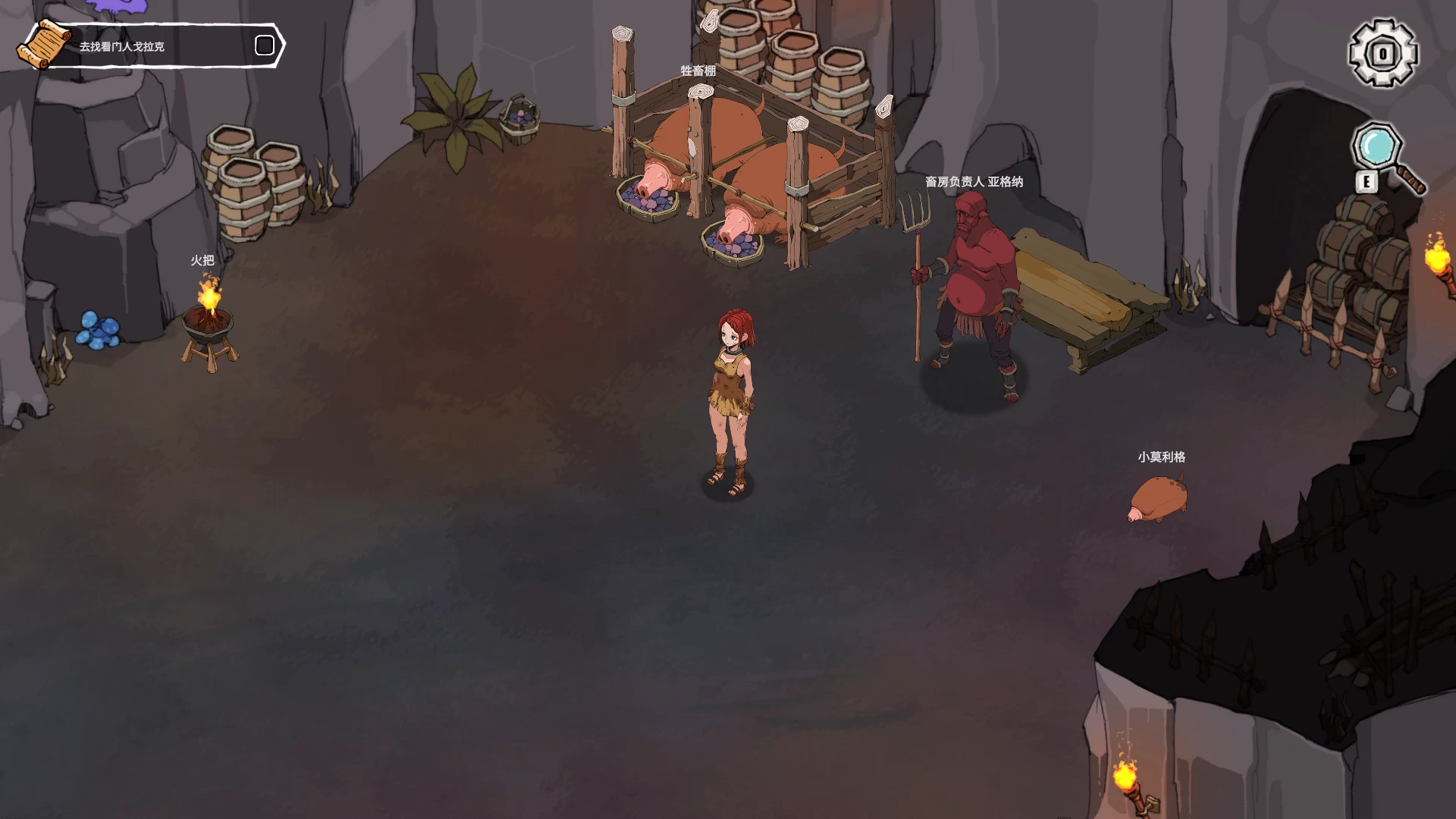Toggle the quest tracker checkbox
Screen dimensions: 1456x819
(265, 45)
